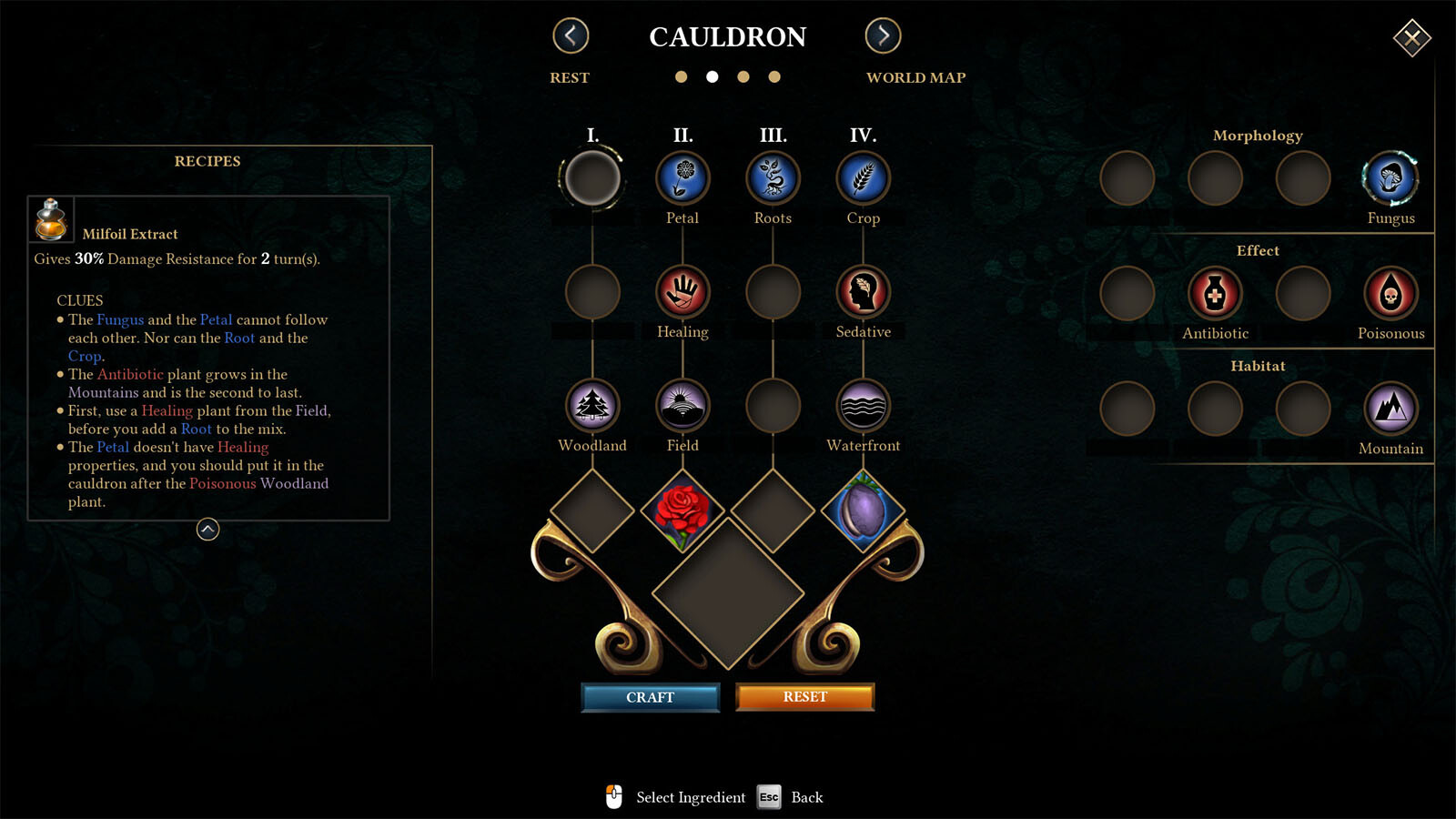
Task: Select the Mountain habitat token
Action: pos(1390,409)
